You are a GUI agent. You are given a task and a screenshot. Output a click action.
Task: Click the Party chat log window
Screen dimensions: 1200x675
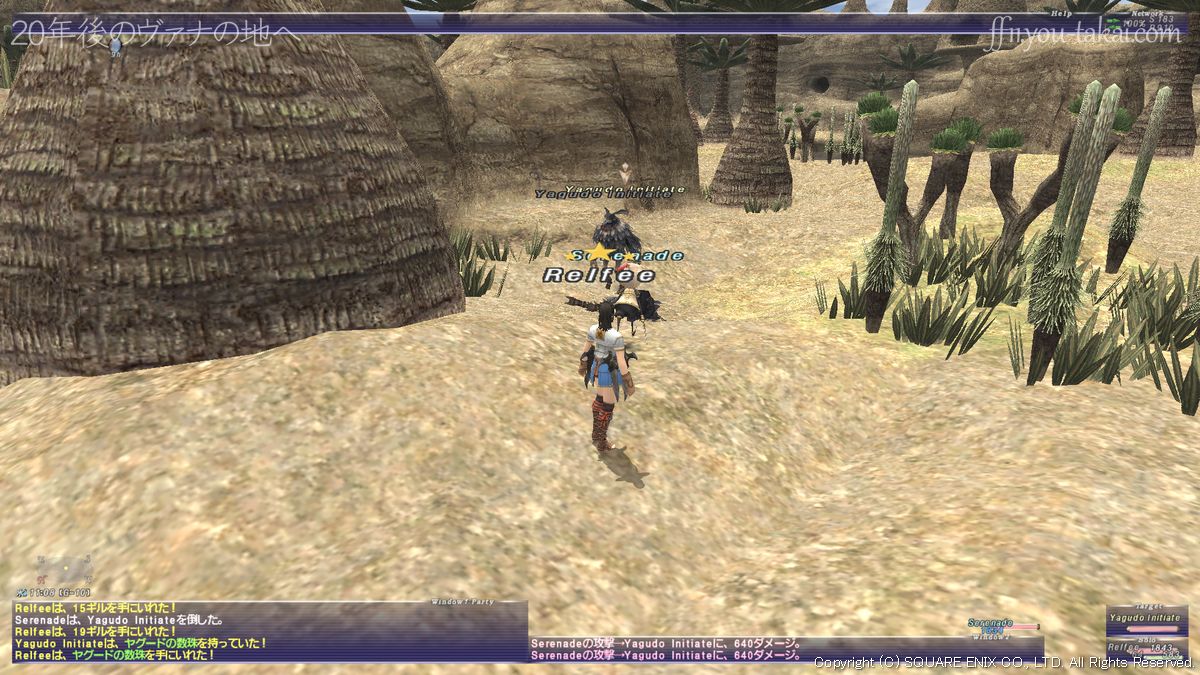(x=268, y=634)
